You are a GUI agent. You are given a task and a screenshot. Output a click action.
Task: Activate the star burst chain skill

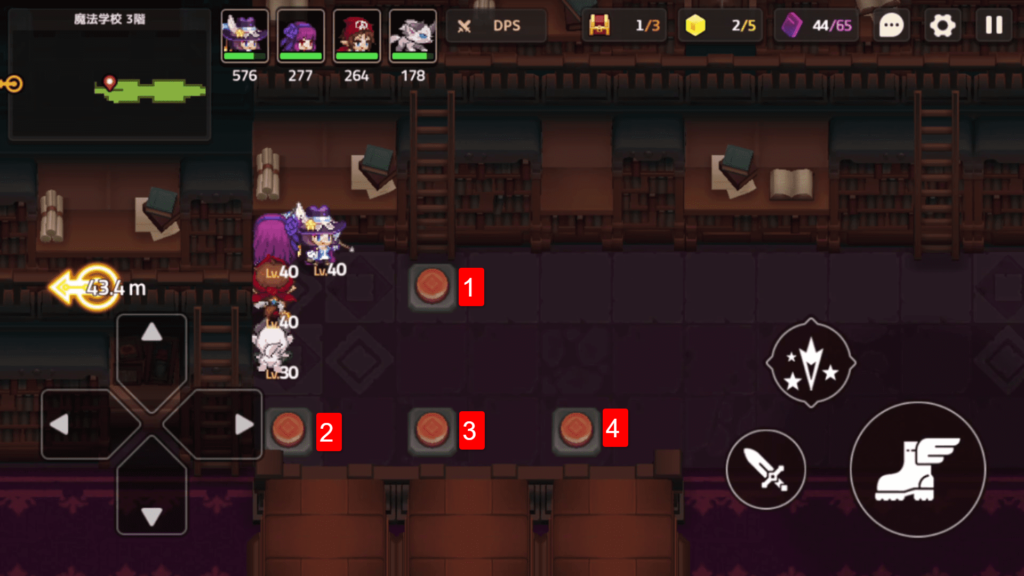[x=810, y=363]
